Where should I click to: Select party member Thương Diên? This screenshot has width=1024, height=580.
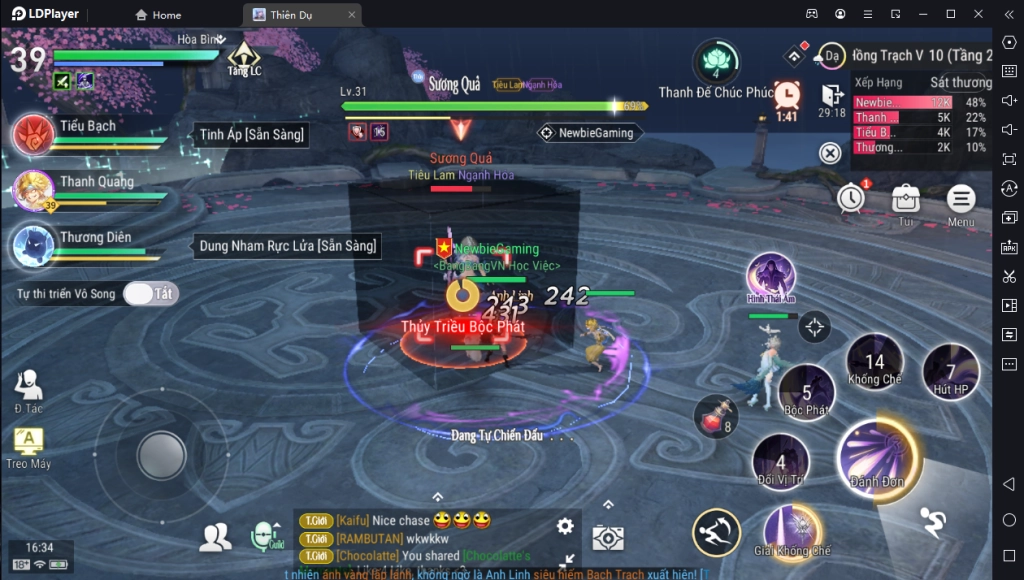33,246
